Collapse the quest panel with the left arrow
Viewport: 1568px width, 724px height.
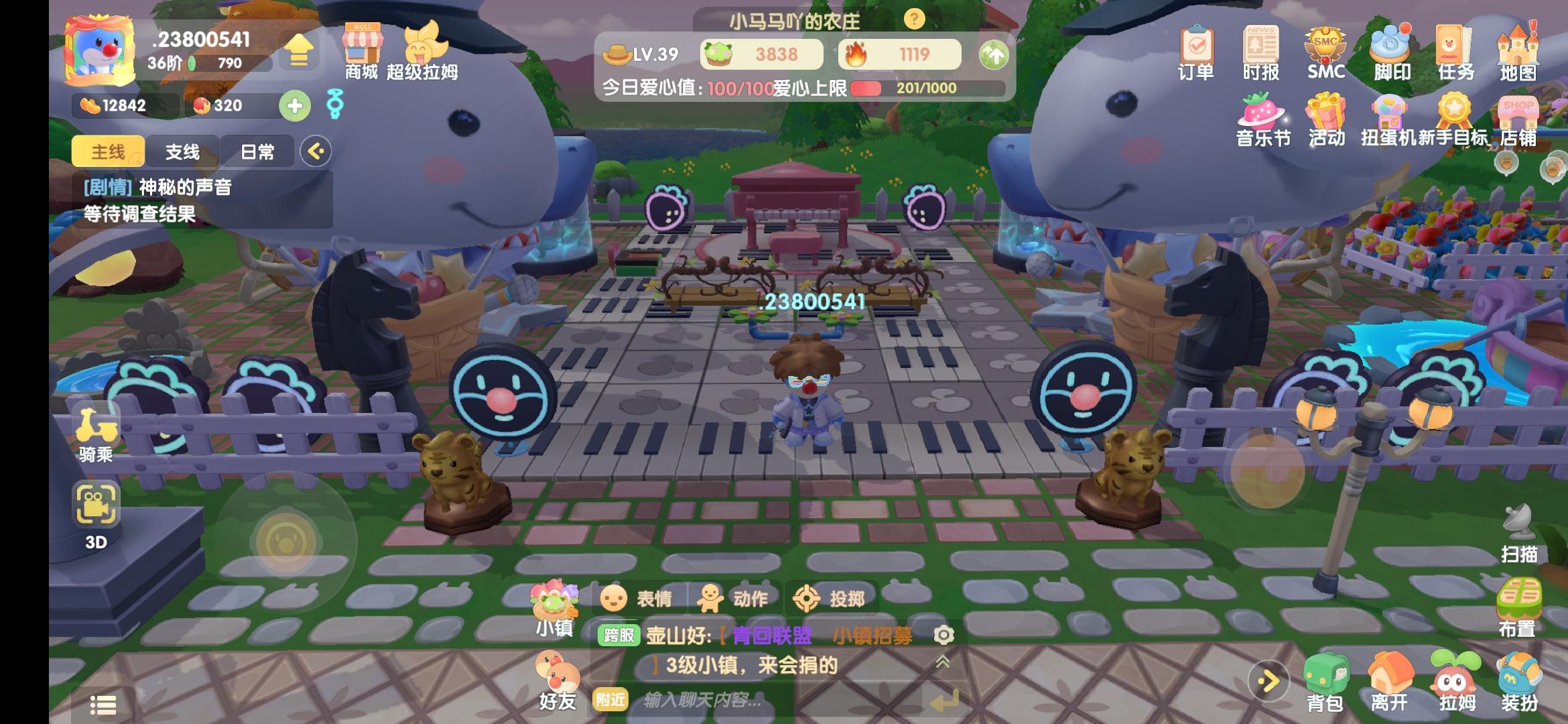(316, 152)
